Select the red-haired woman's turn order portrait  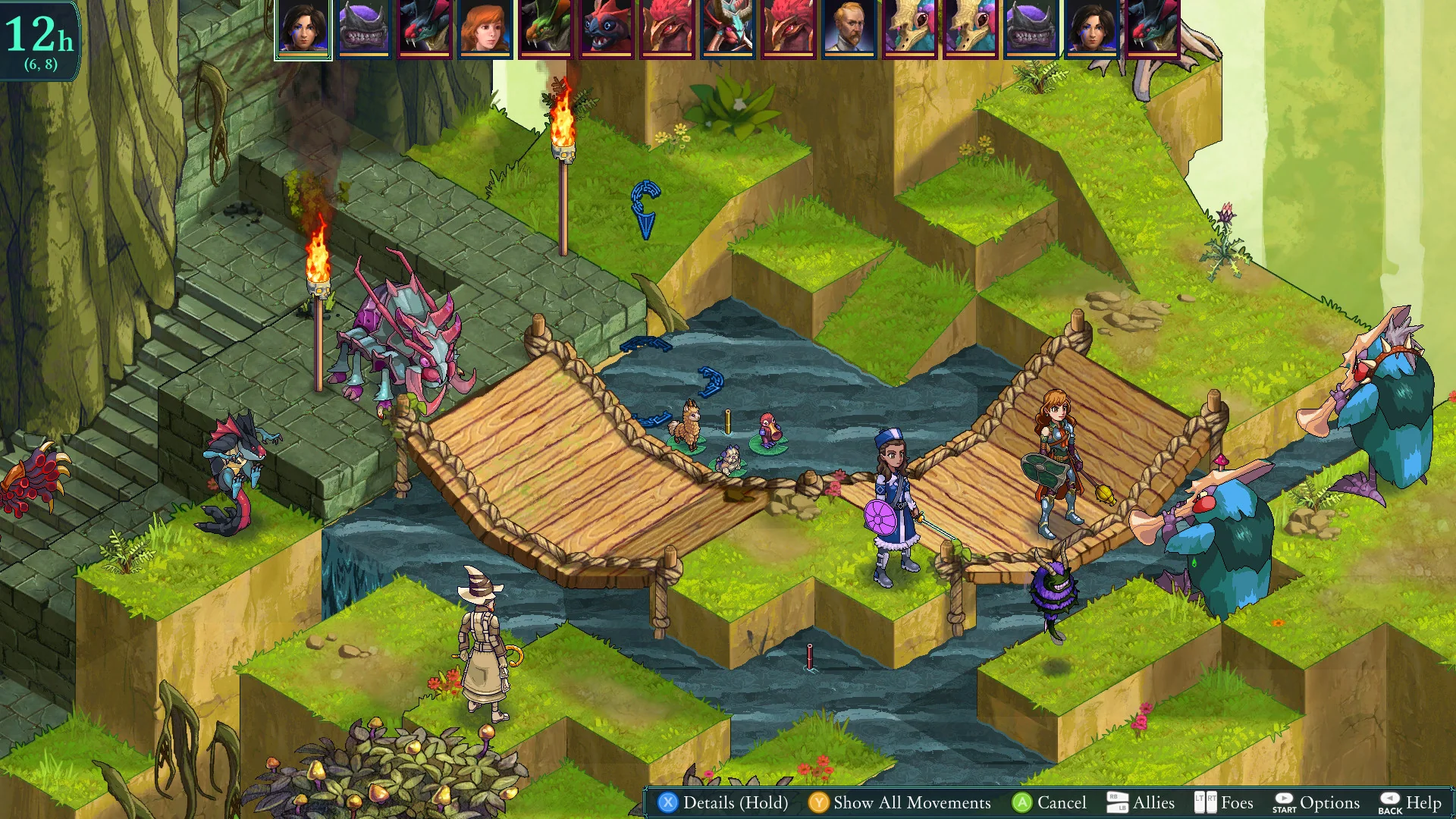(482, 30)
